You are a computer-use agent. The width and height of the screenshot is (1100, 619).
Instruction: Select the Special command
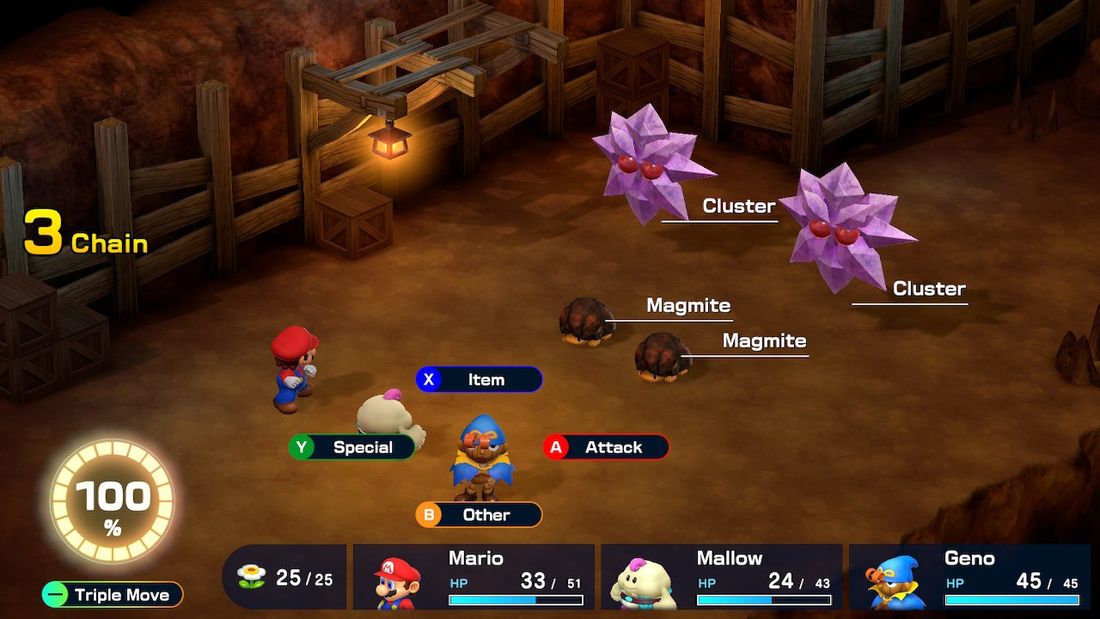coord(352,447)
